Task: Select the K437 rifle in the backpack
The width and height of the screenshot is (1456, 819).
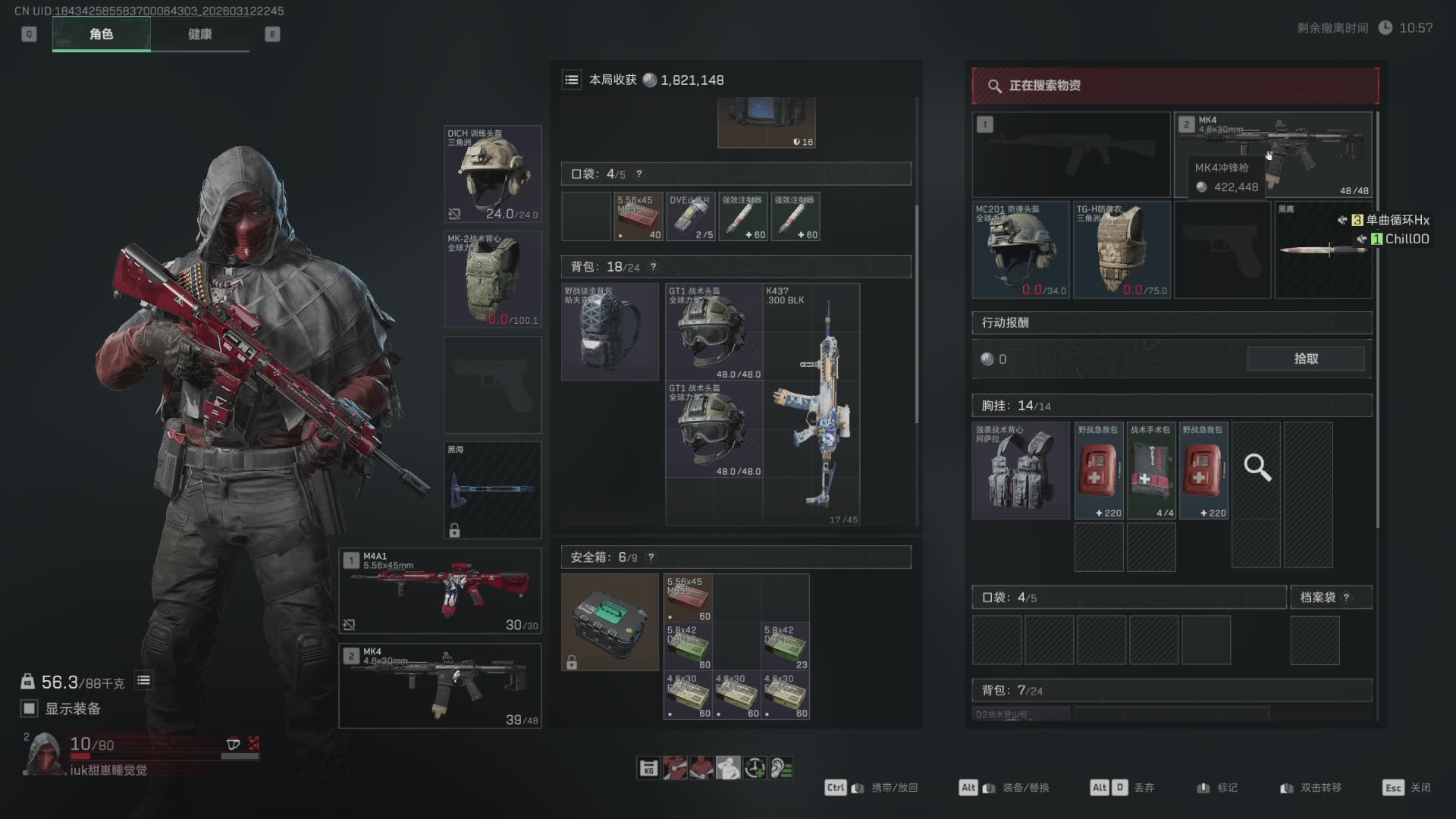Action: point(811,404)
